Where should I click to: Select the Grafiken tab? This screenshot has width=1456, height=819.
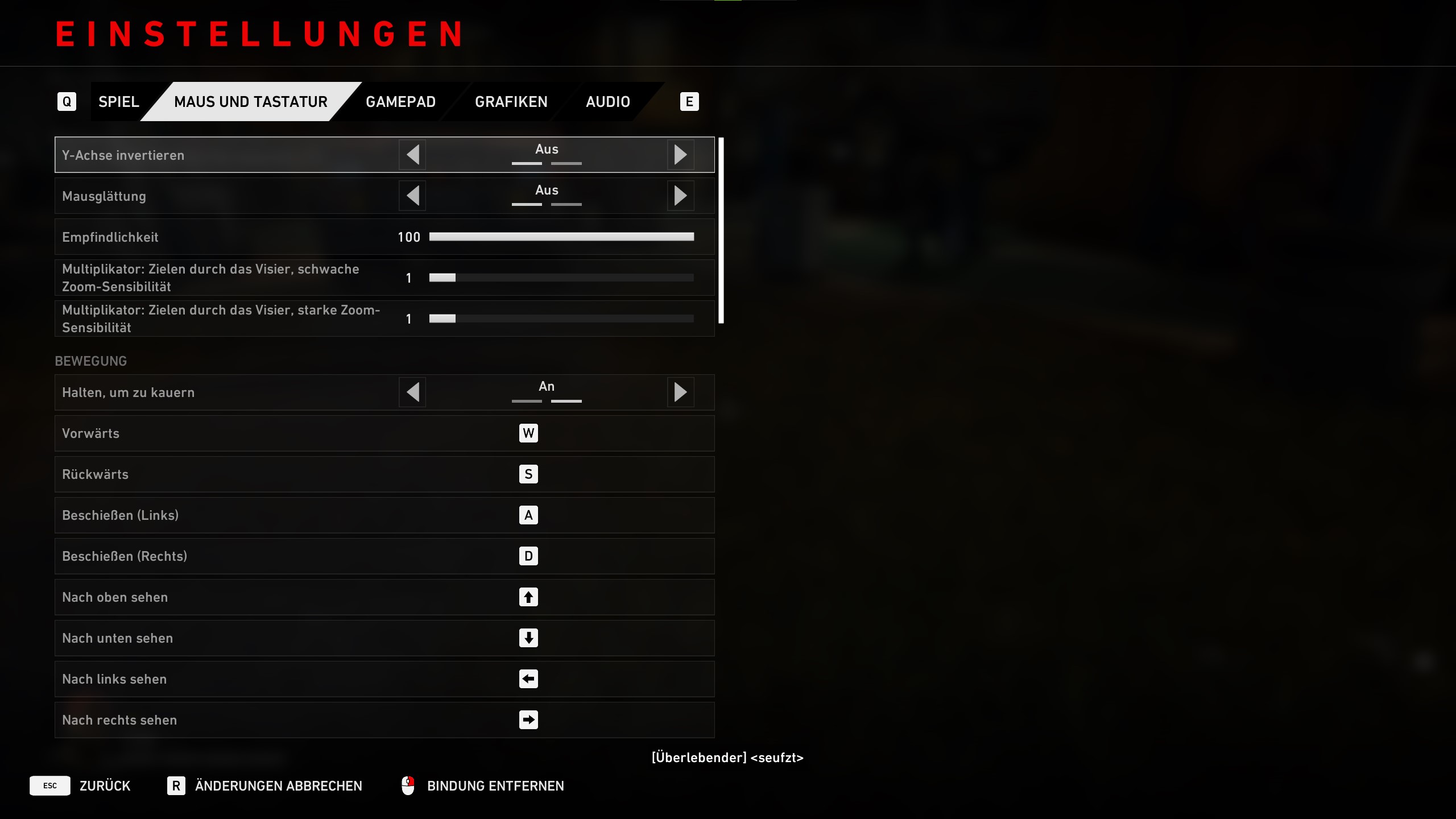tap(511, 102)
